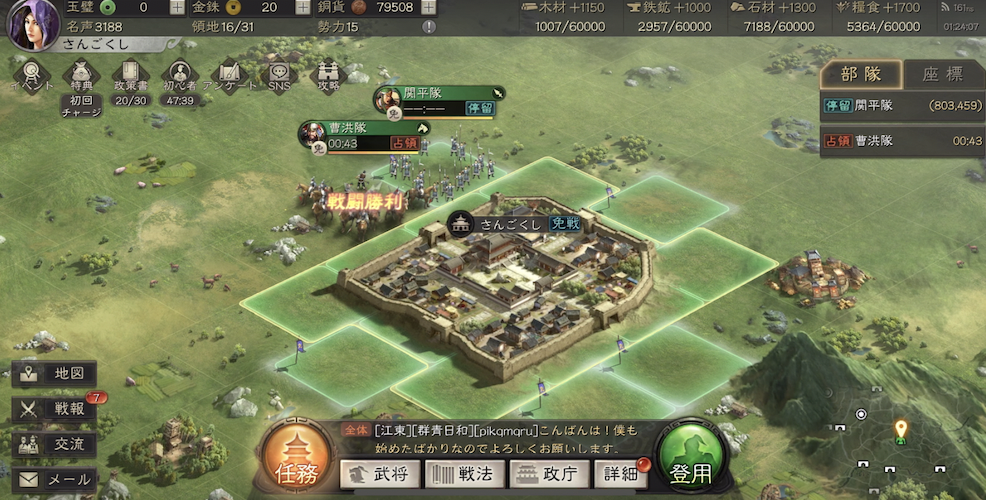Open the 任務 missions button

pos(296,460)
